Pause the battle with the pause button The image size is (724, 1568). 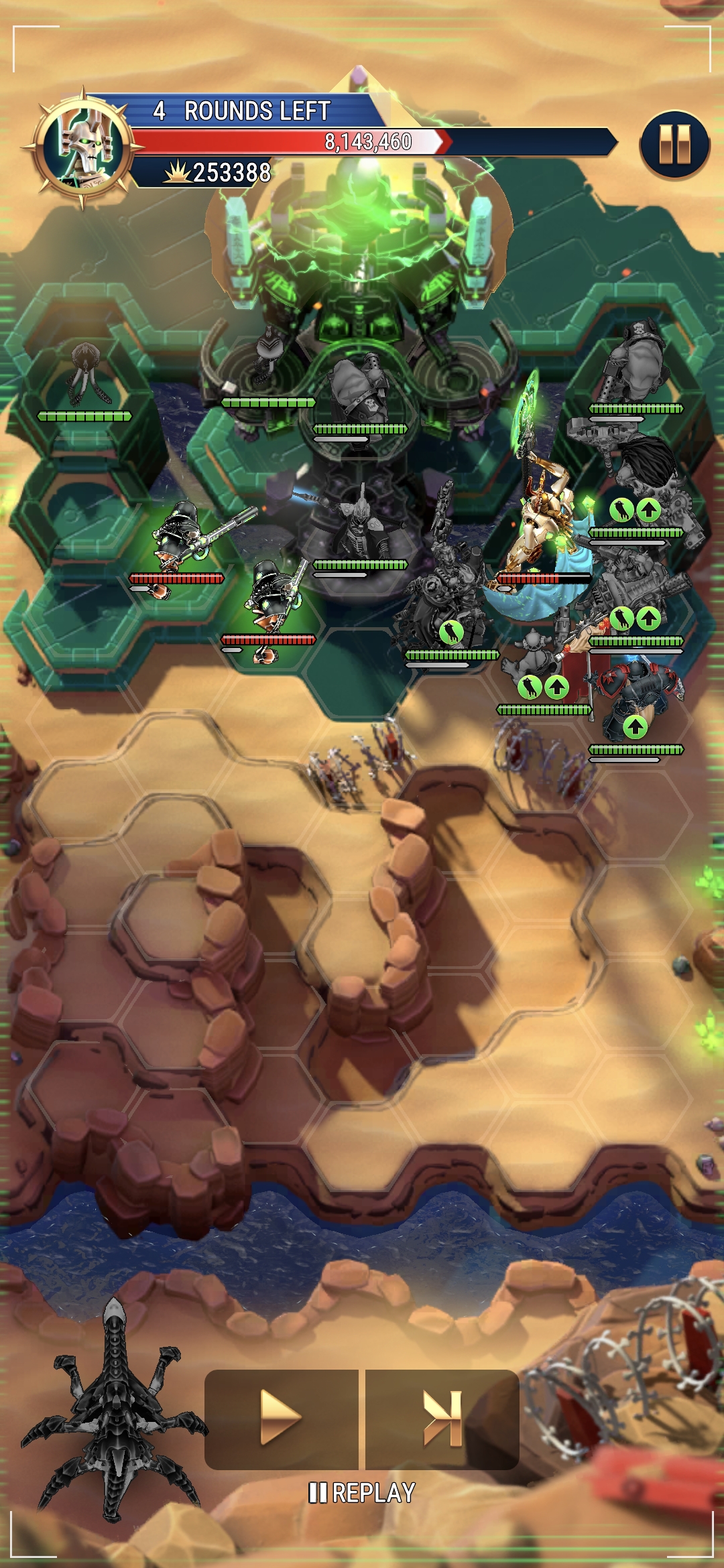click(x=674, y=144)
